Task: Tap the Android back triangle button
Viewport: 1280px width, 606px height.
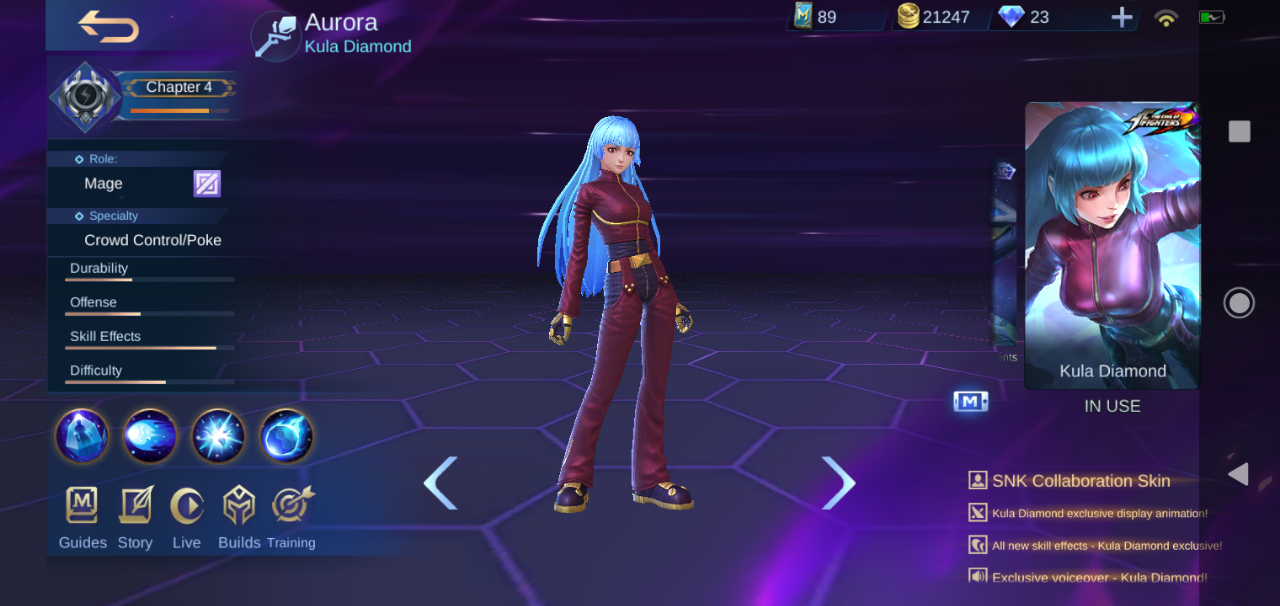Action: point(1238,474)
